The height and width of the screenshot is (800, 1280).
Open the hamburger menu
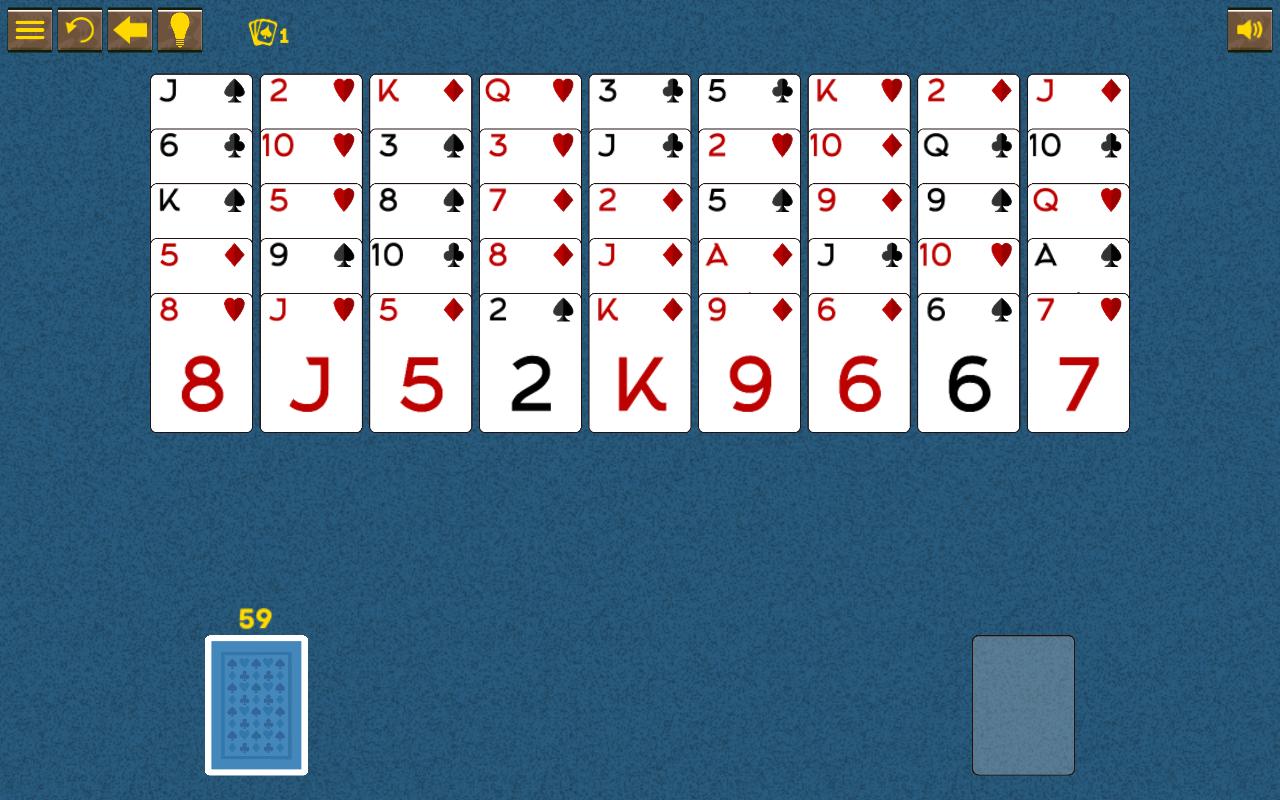(29, 30)
